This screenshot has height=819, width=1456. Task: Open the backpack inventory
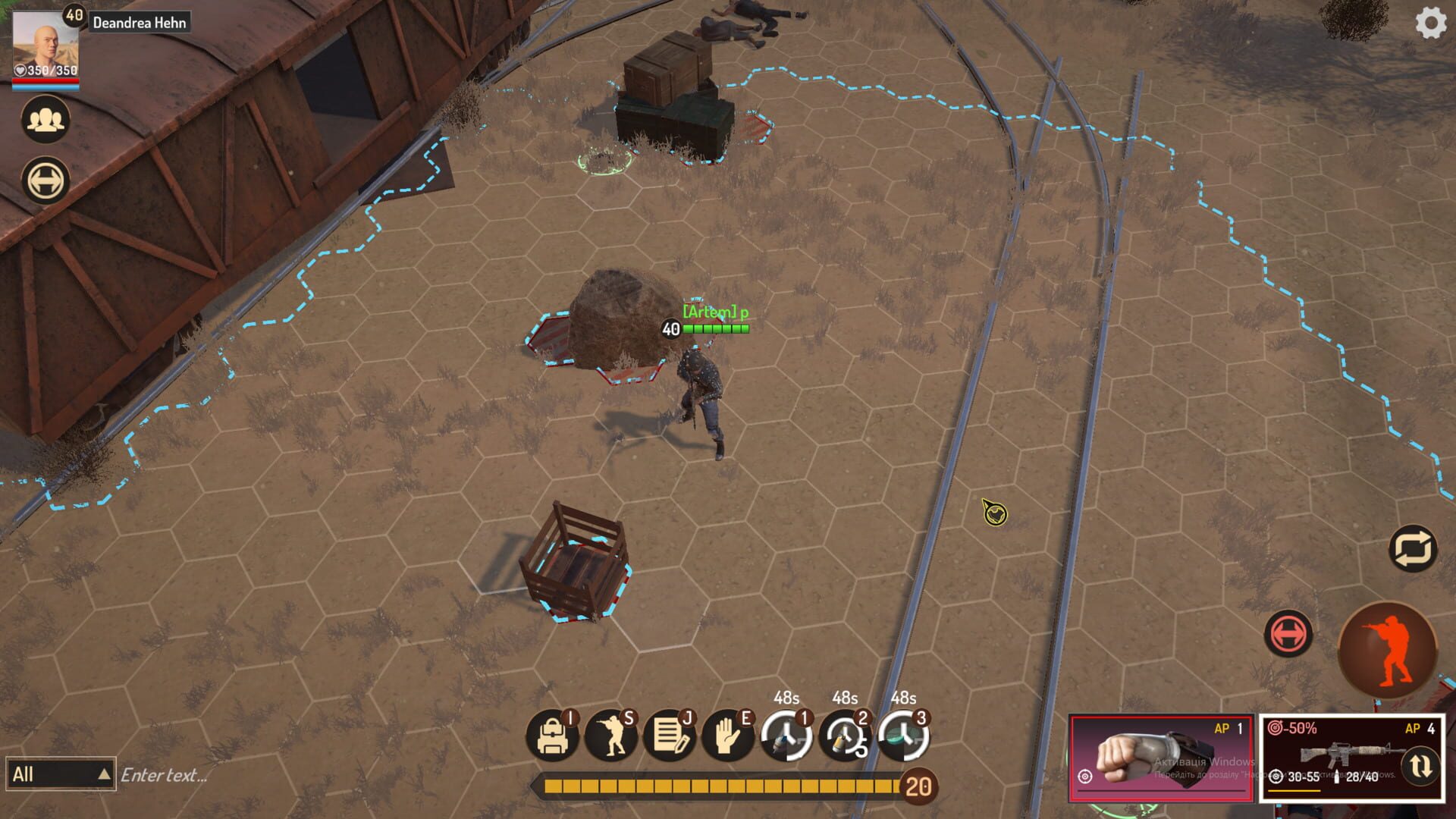[552, 736]
